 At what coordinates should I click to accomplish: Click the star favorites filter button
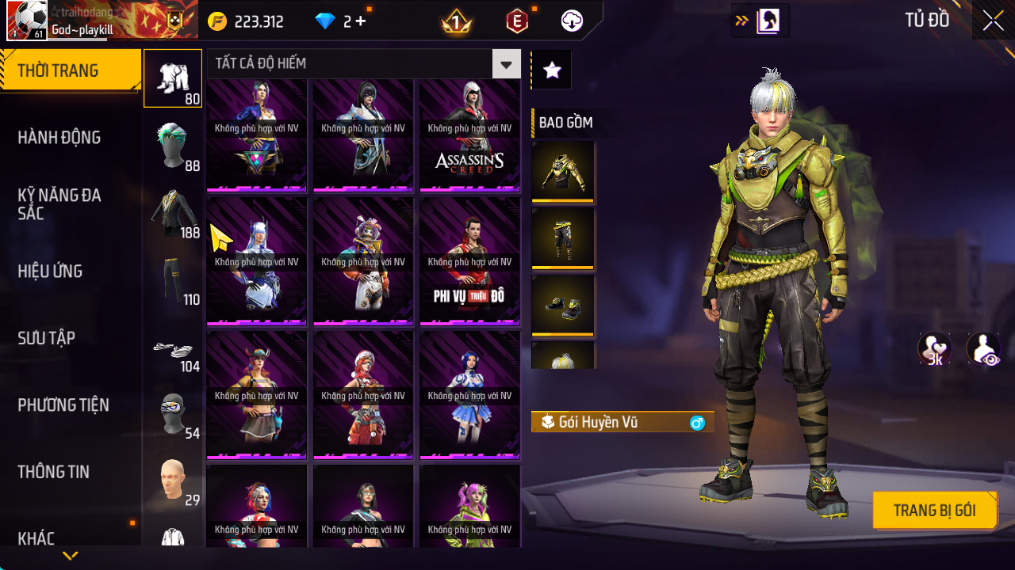[551, 69]
